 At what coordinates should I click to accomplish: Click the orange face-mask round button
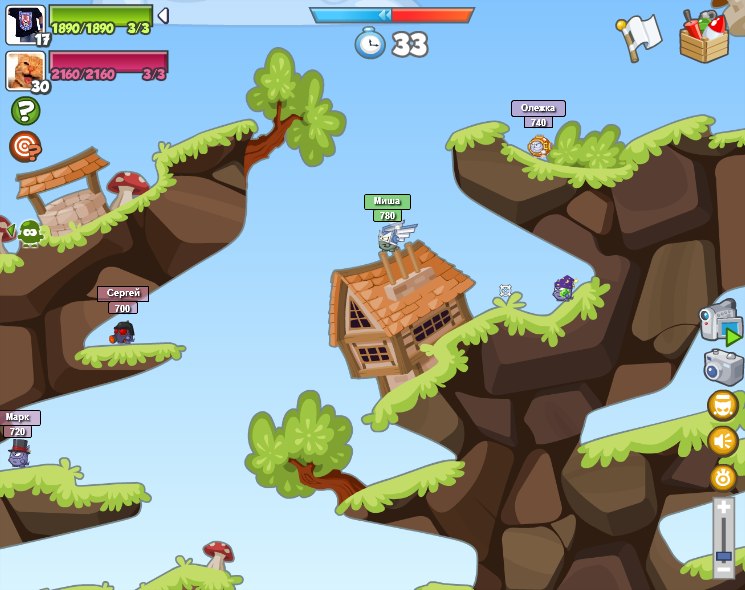(x=723, y=405)
